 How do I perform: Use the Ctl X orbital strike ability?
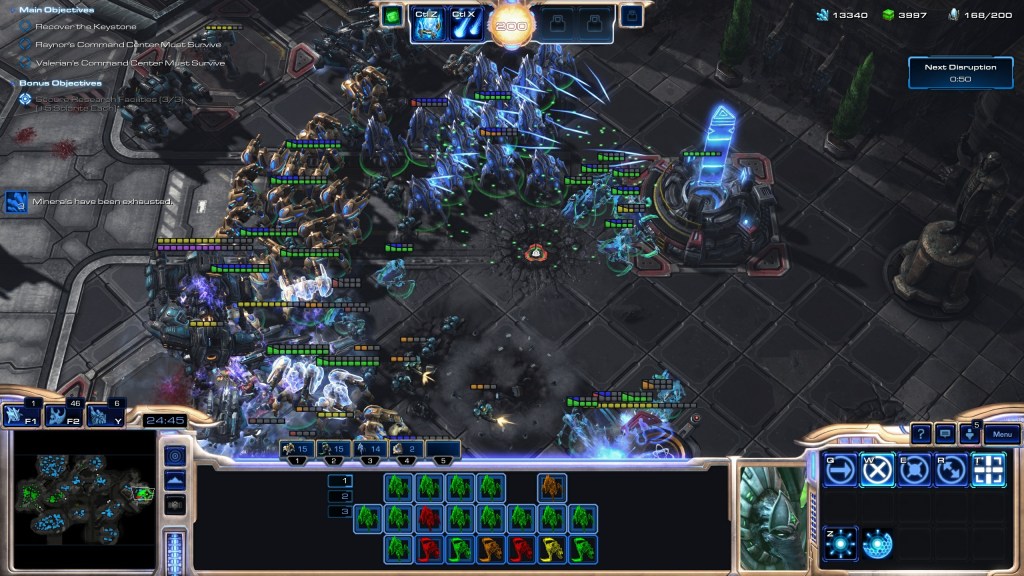pos(464,22)
